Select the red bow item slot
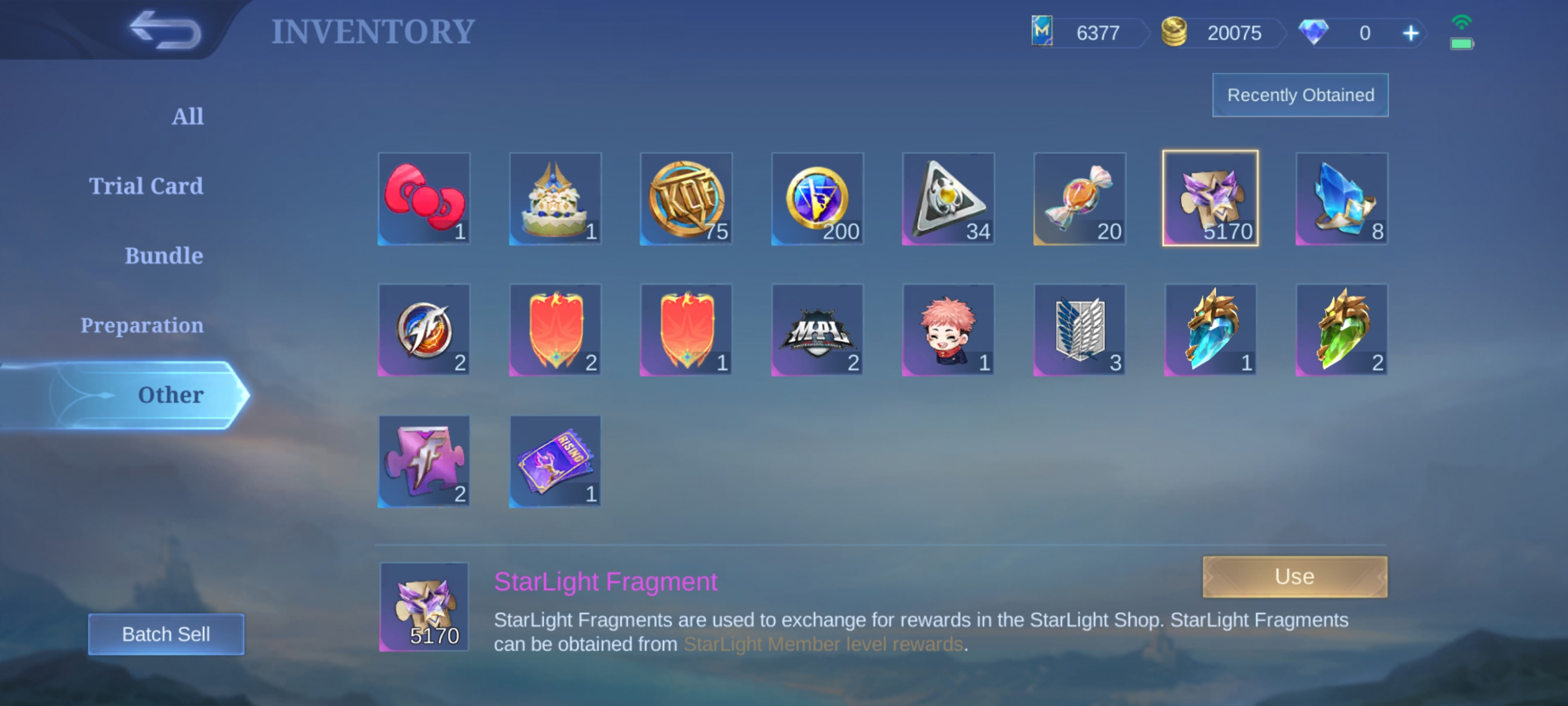Image resolution: width=1568 pixels, height=706 pixels. coord(424,198)
